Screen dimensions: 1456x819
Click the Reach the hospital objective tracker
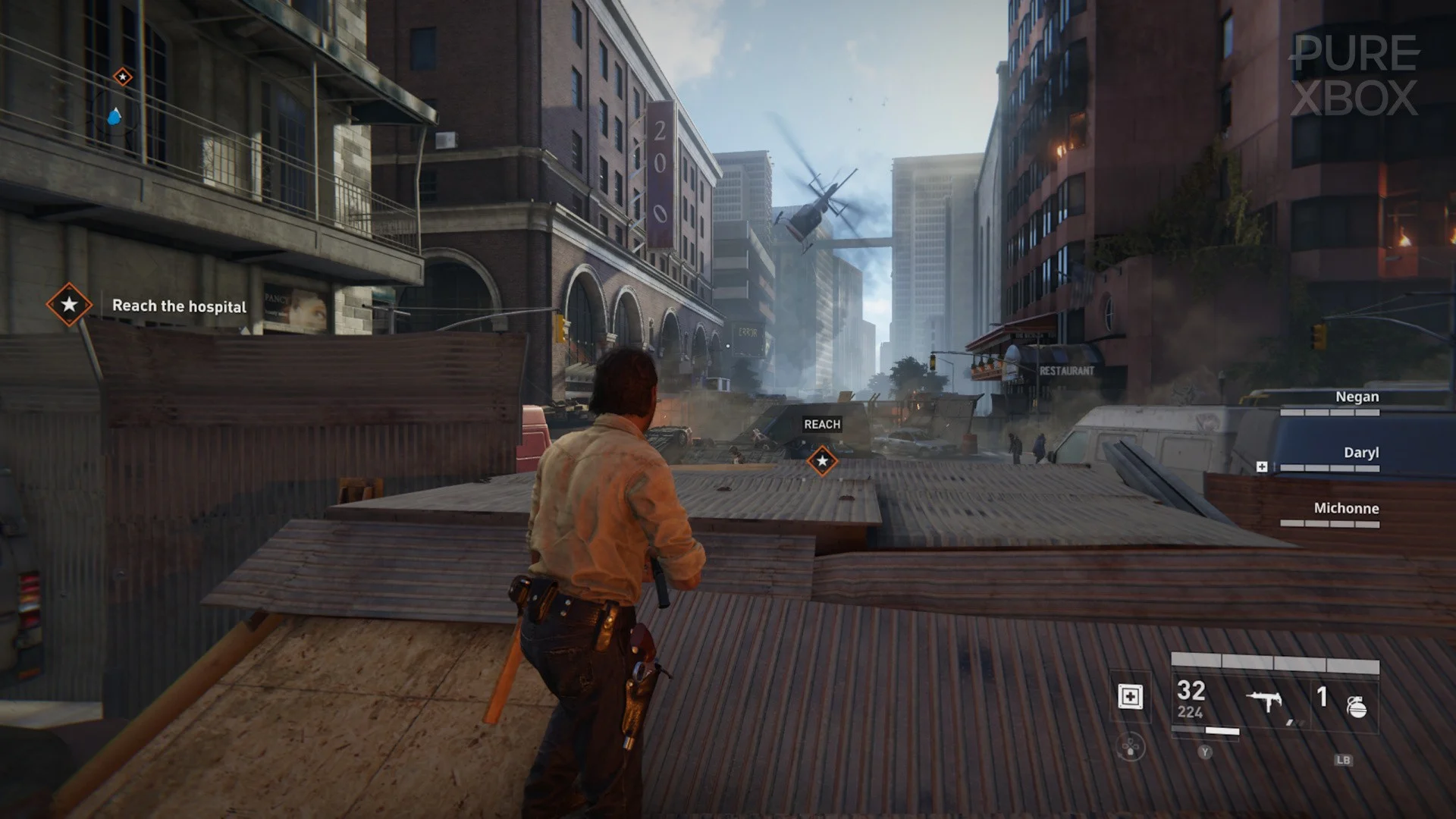[x=179, y=306]
